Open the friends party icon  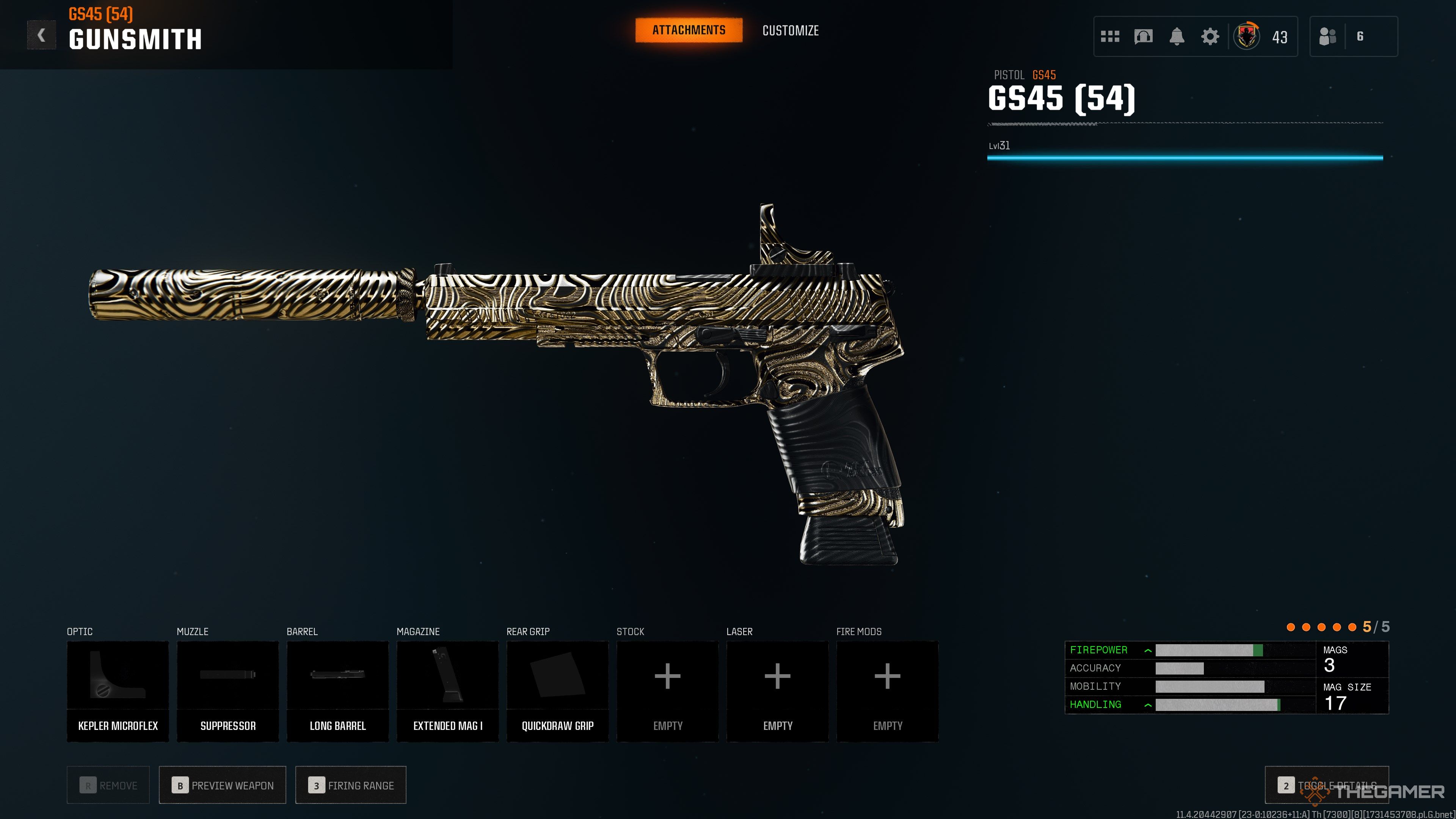pyautogui.click(x=1328, y=37)
